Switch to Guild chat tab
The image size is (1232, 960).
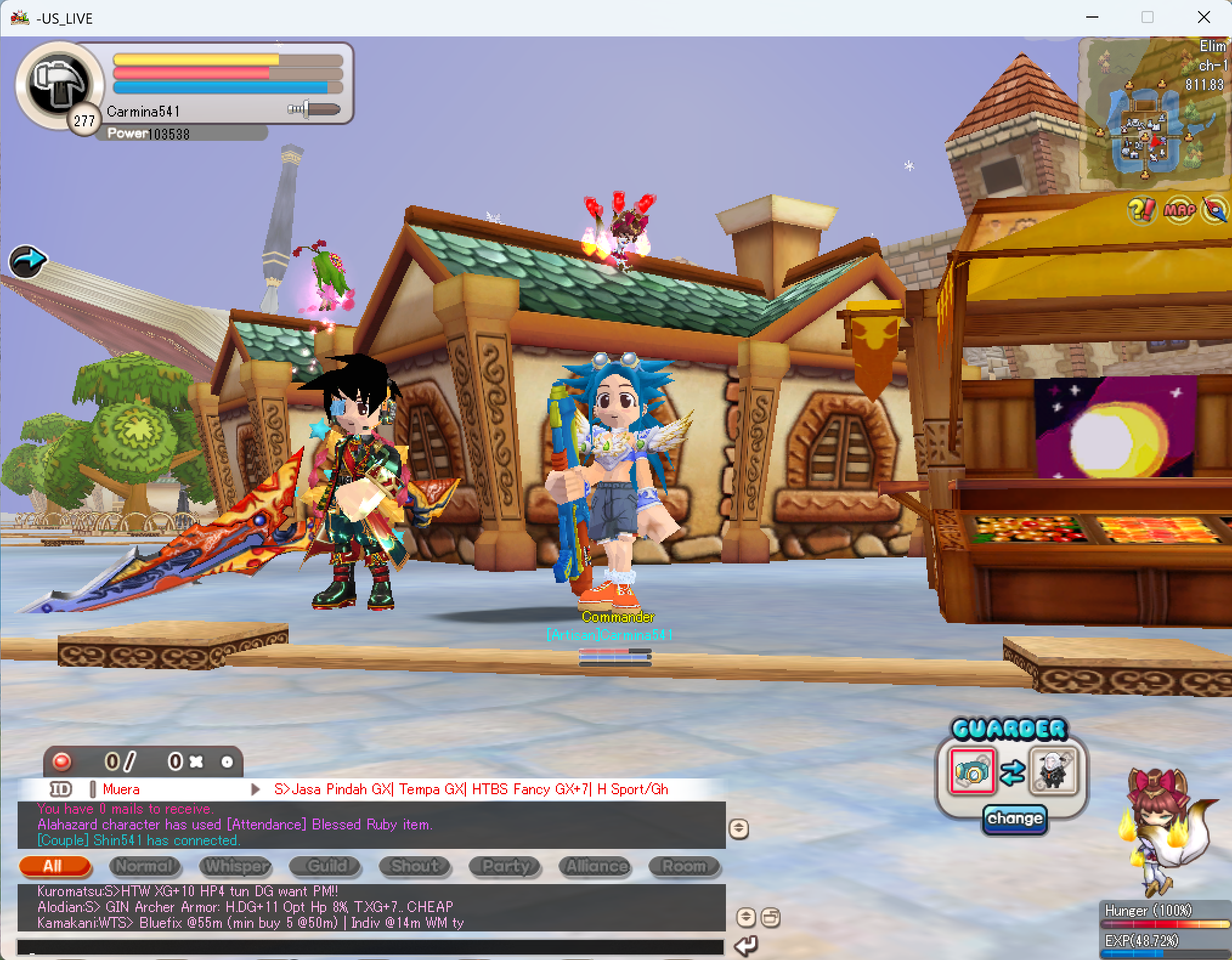click(x=326, y=866)
